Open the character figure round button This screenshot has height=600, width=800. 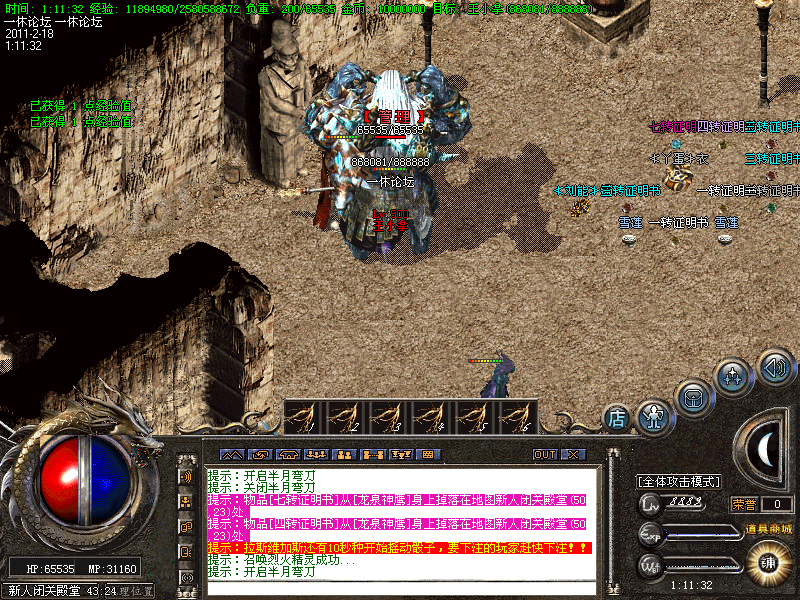click(653, 412)
